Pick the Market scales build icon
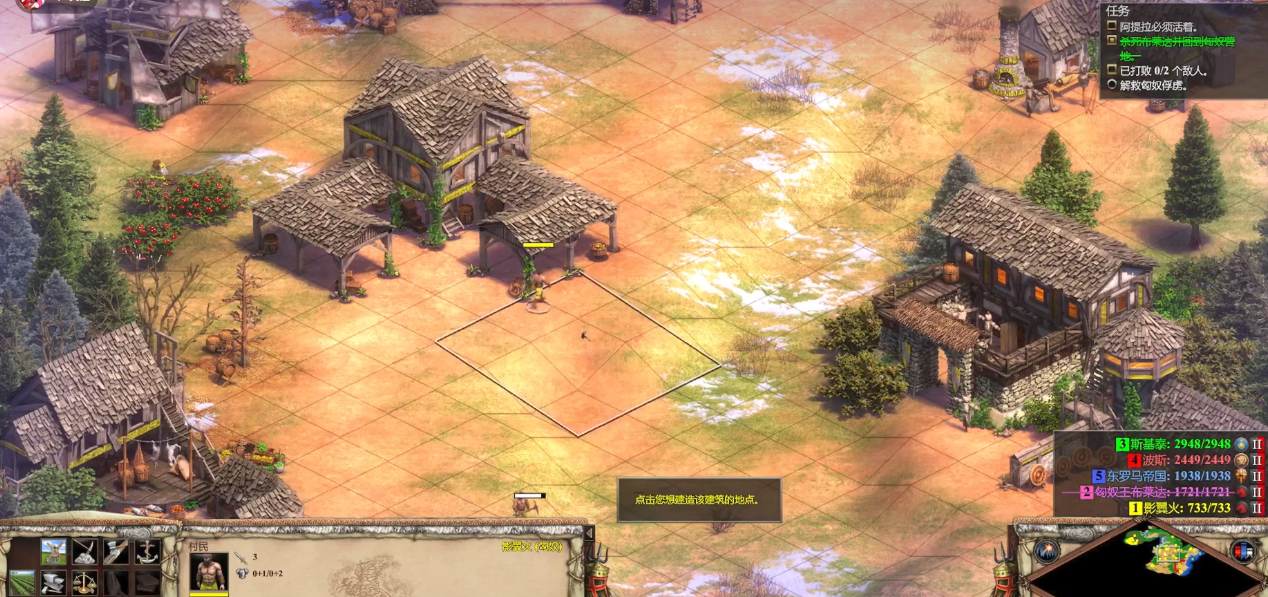 pos(84,582)
